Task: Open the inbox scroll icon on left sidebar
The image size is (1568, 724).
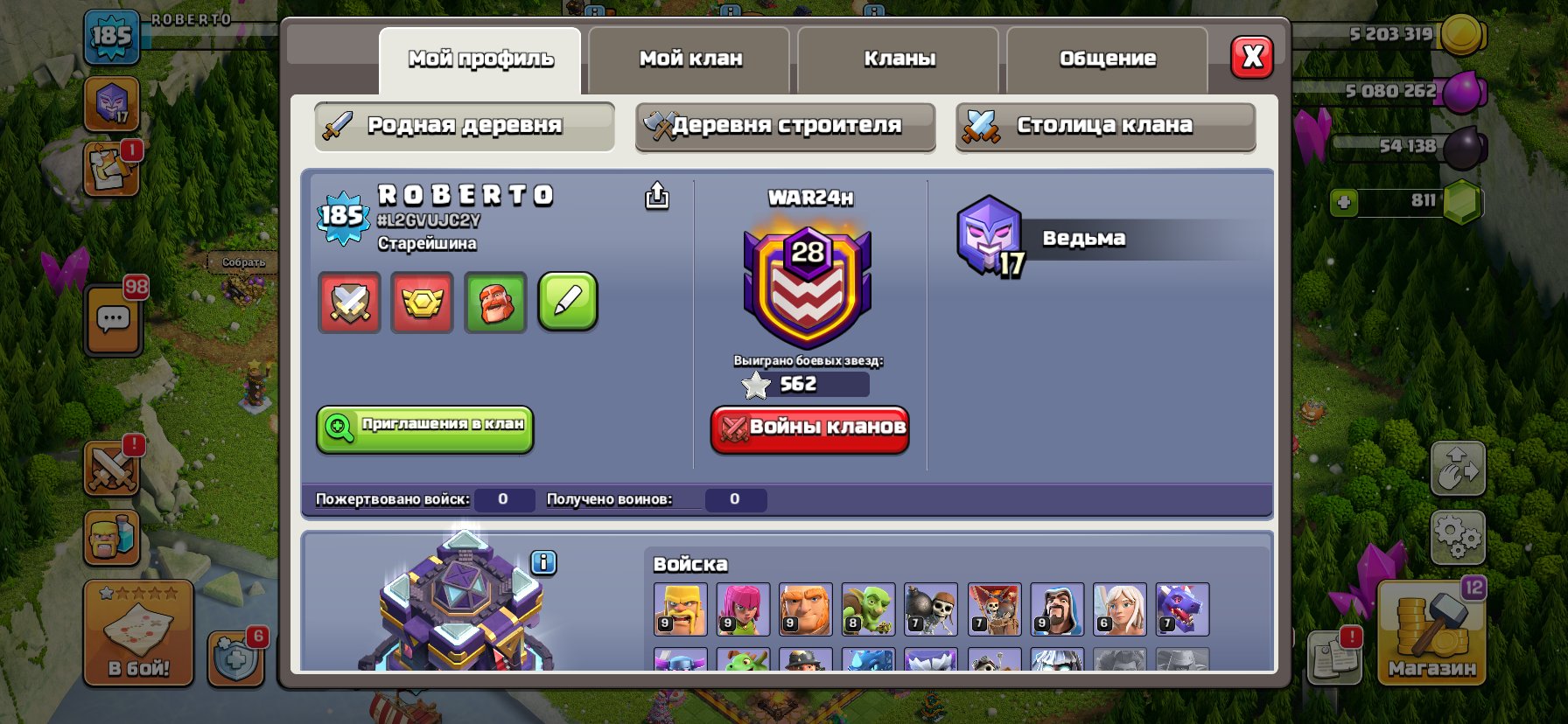Action: 111,169
